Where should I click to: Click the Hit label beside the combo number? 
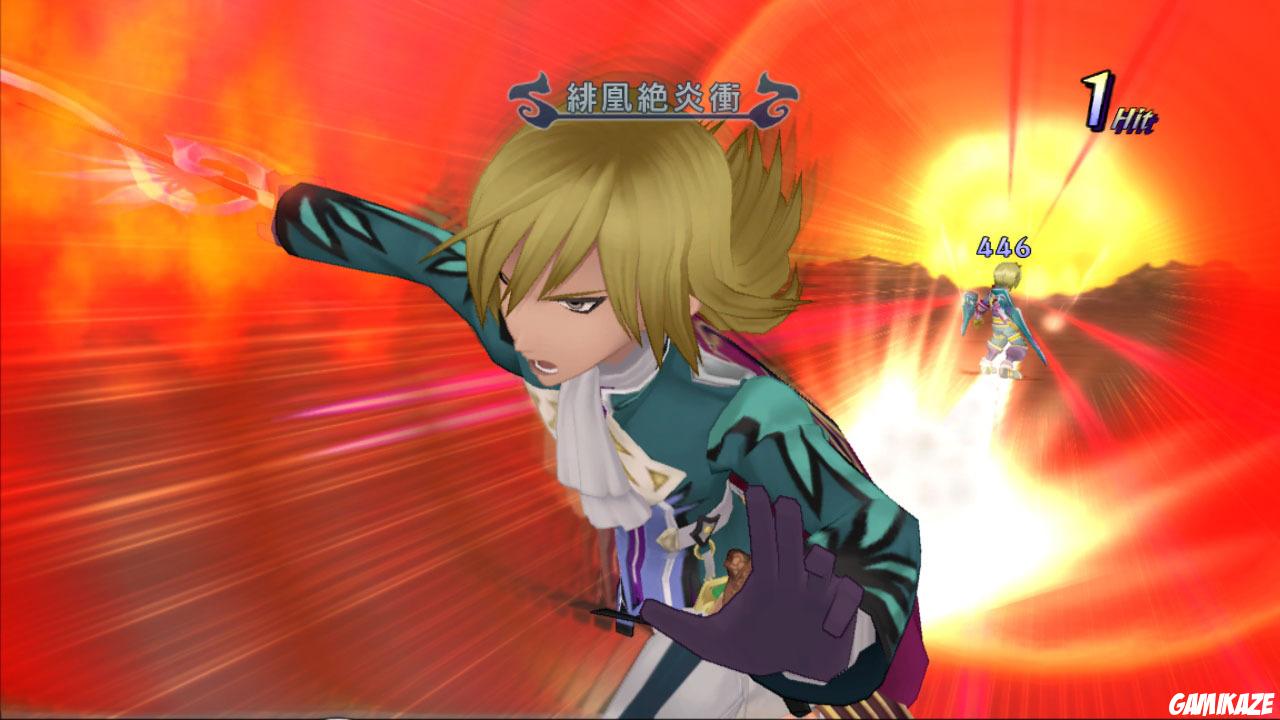pos(1135,117)
